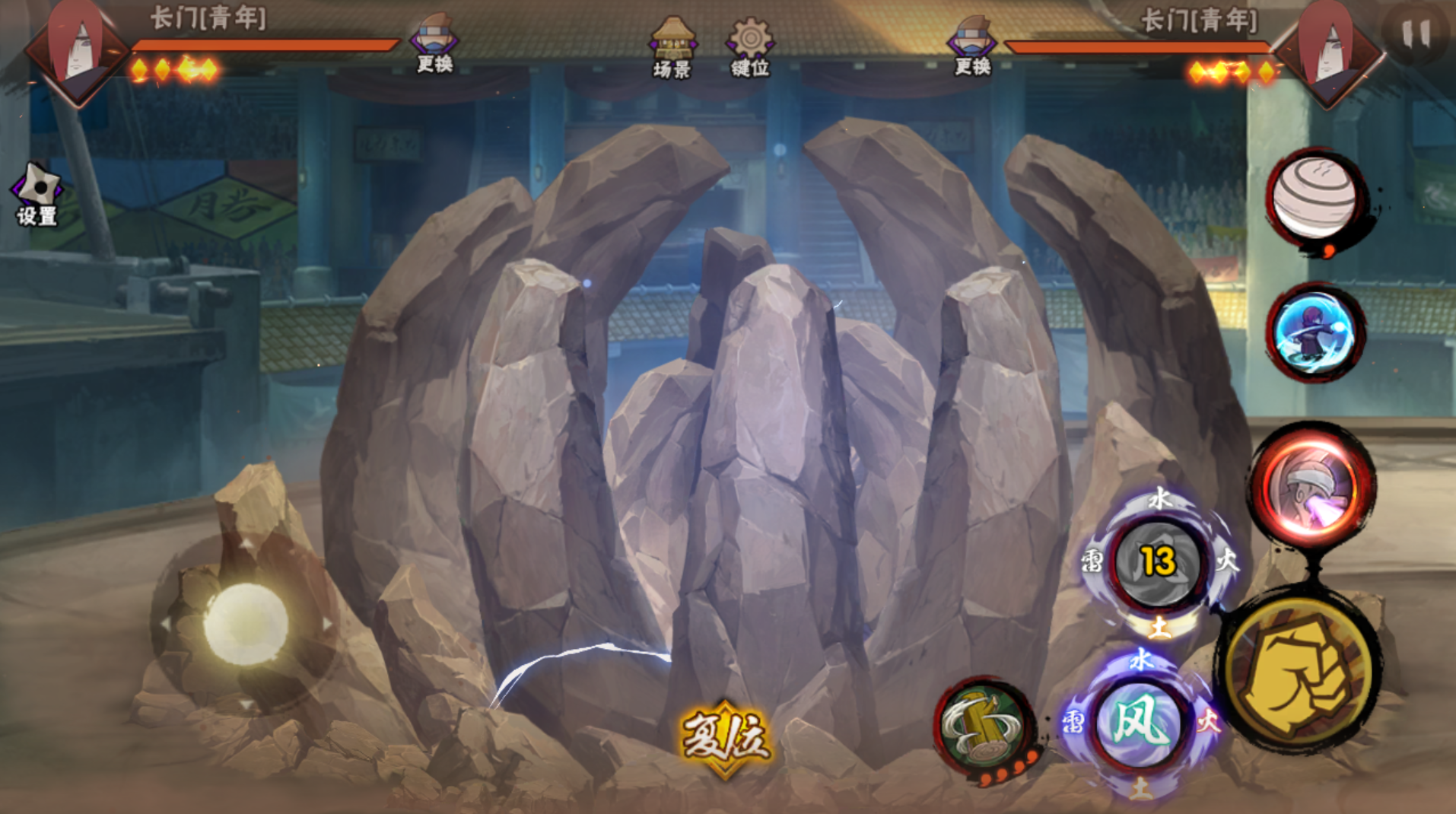Tap the glowing virtual joystick knob
The image size is (1456, 814).
(x=246, y=624)
